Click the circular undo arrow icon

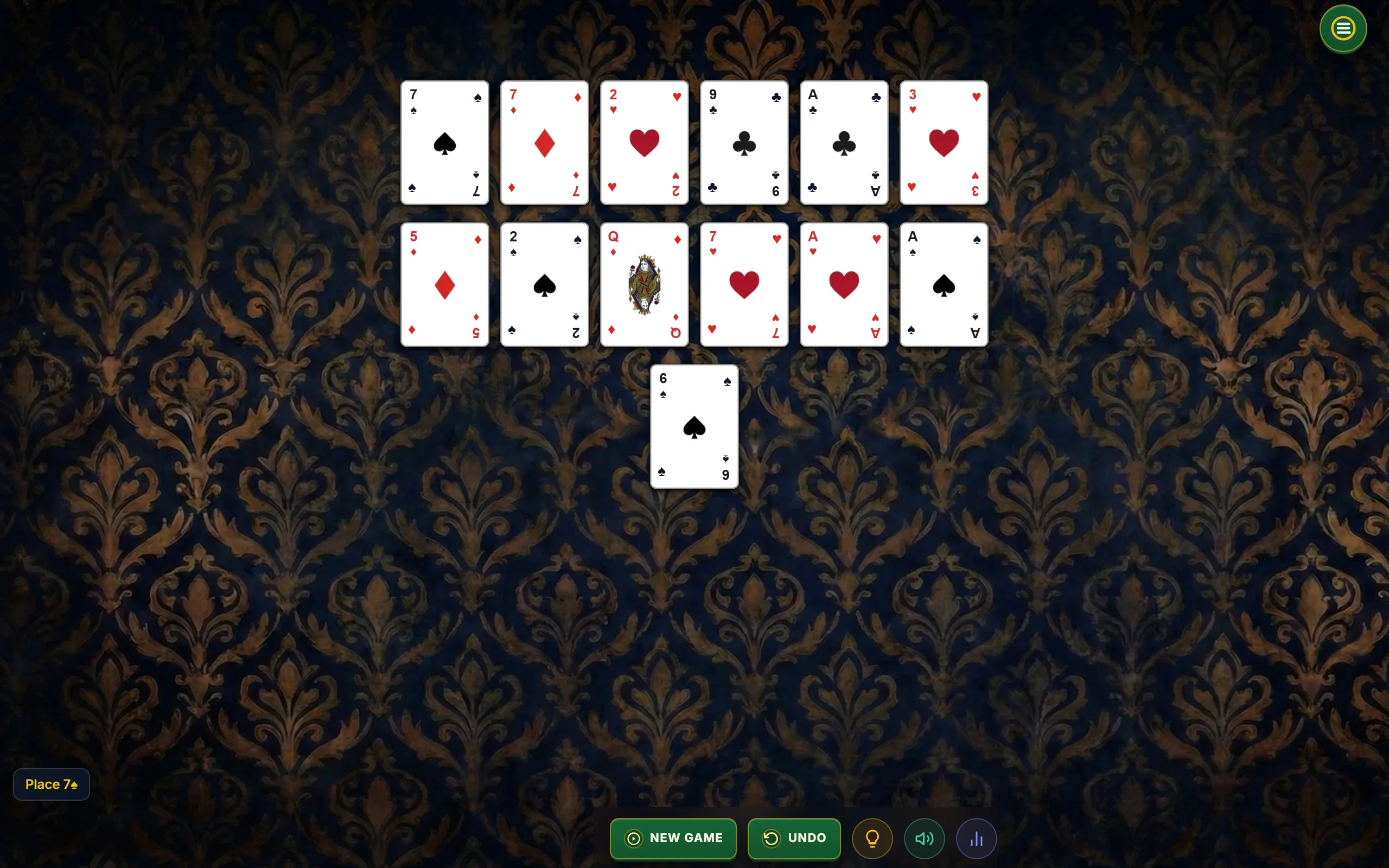click(772, 838)
